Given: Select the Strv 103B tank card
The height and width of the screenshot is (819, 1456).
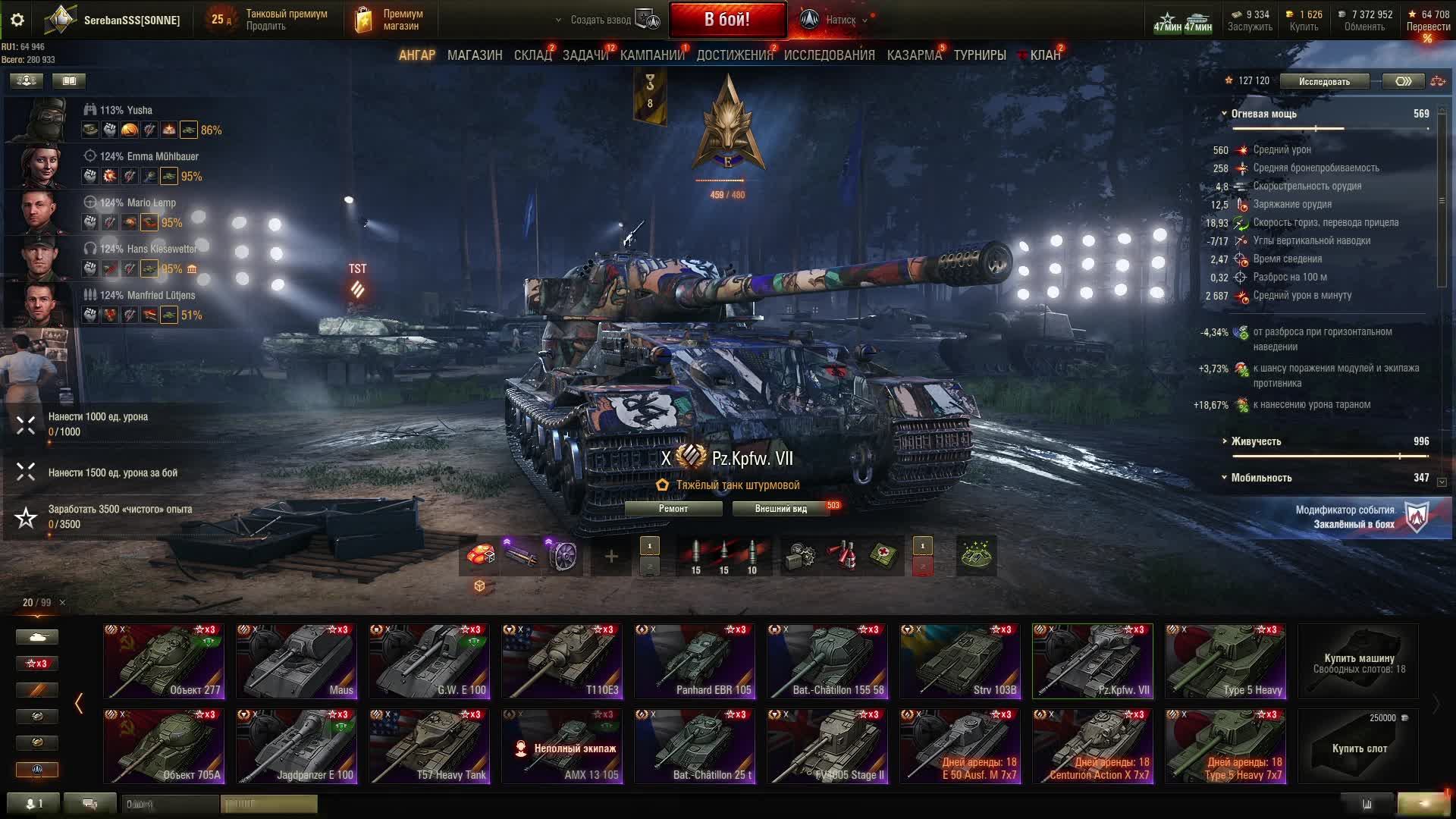Looking at the screenshot, I should 959,661.
